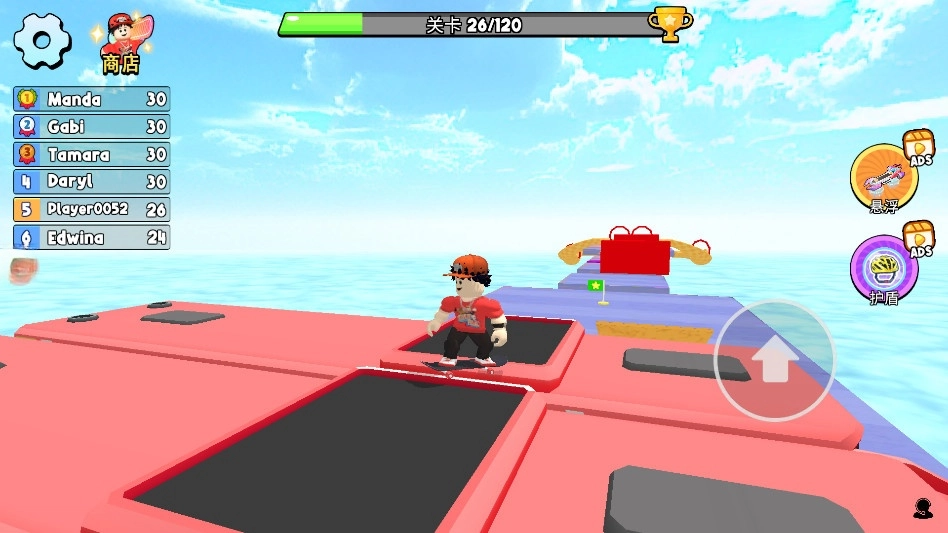948x533 pixels.
Task: Select Manda's leaderboard row
Action: [x=92, y=99]
